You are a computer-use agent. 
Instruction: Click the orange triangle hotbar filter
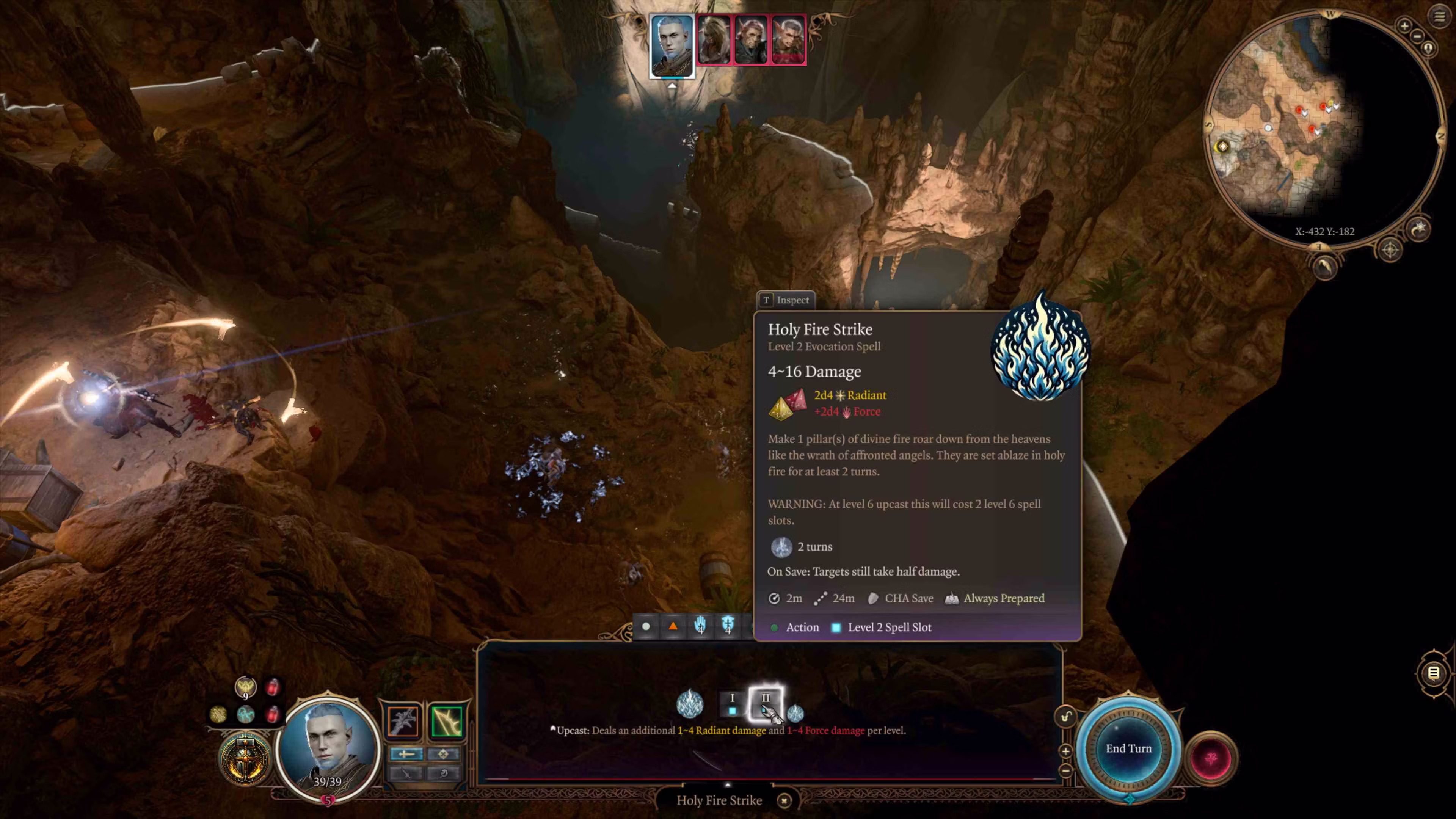pos(673,626)
